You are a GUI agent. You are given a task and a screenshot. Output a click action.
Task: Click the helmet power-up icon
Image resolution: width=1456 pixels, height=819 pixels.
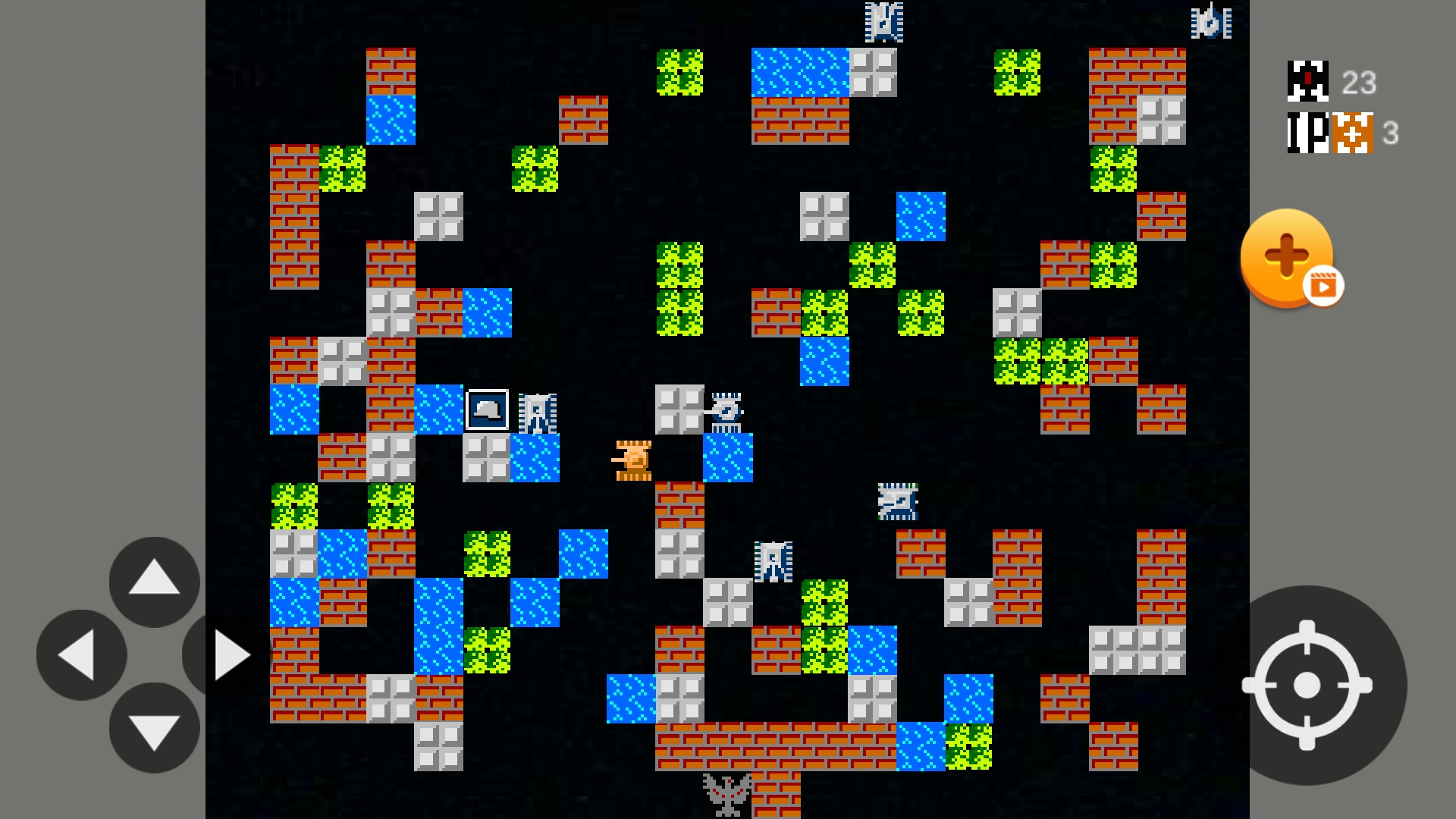(x=488, y=409)
